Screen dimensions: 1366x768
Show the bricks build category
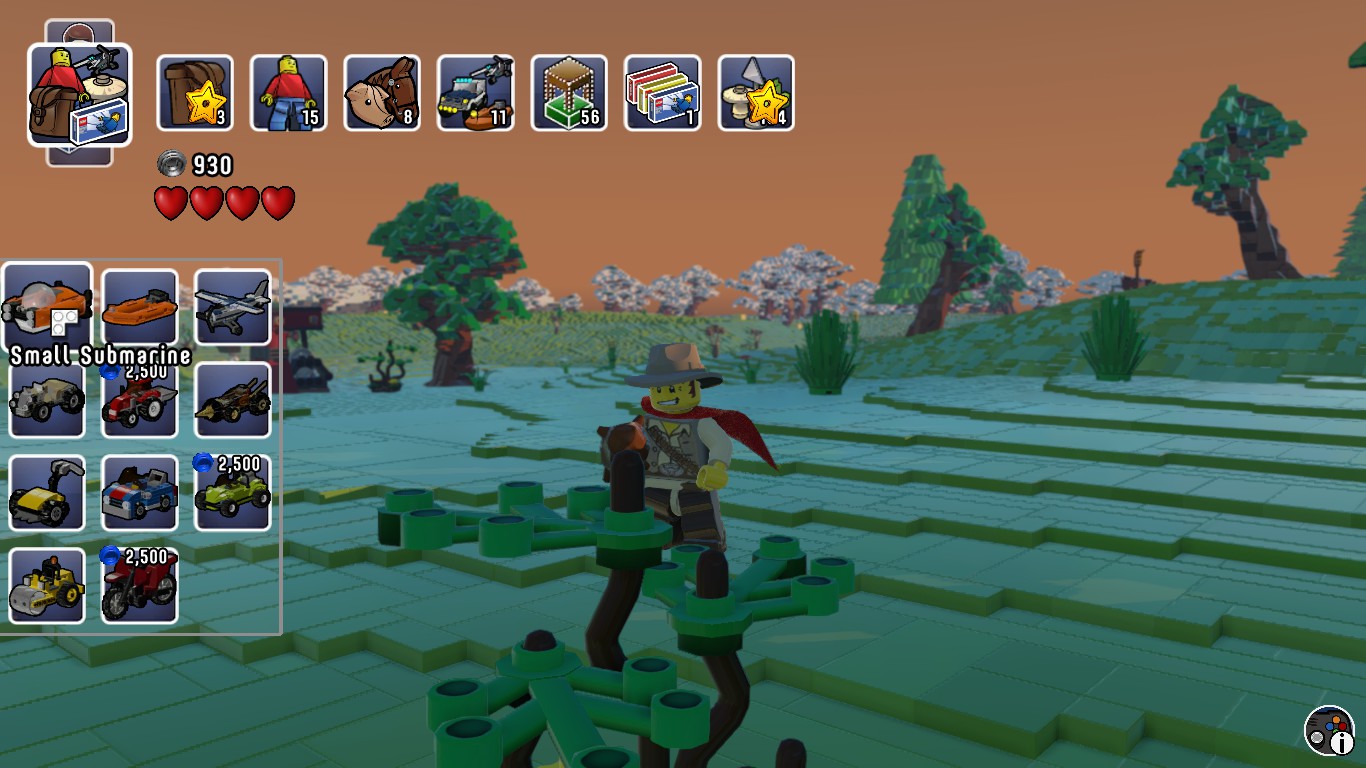569,93
